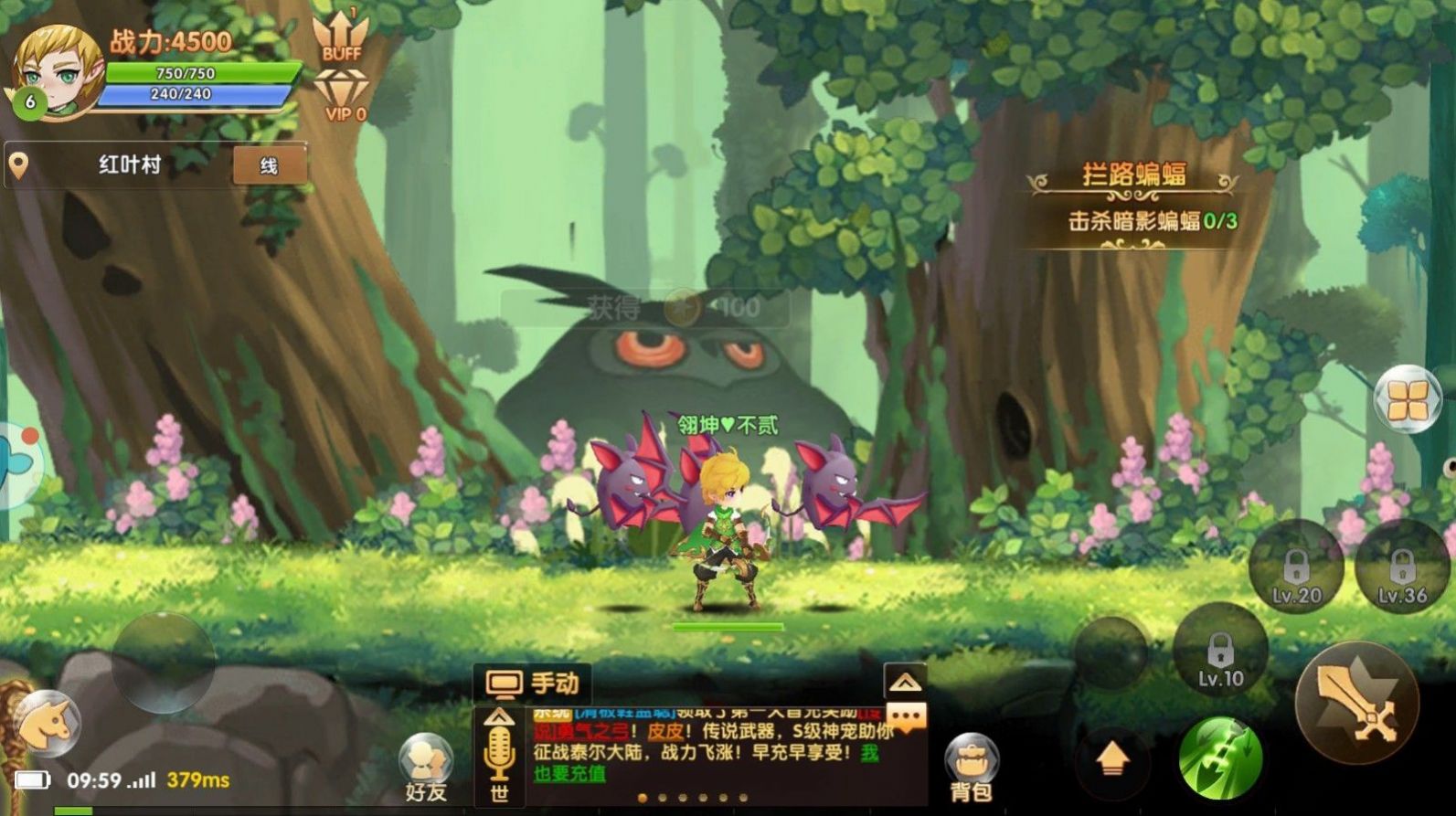1456x816 pixels.
Task: Toggle the 手动 manual combat mode
Action: [x=533, y=684]
